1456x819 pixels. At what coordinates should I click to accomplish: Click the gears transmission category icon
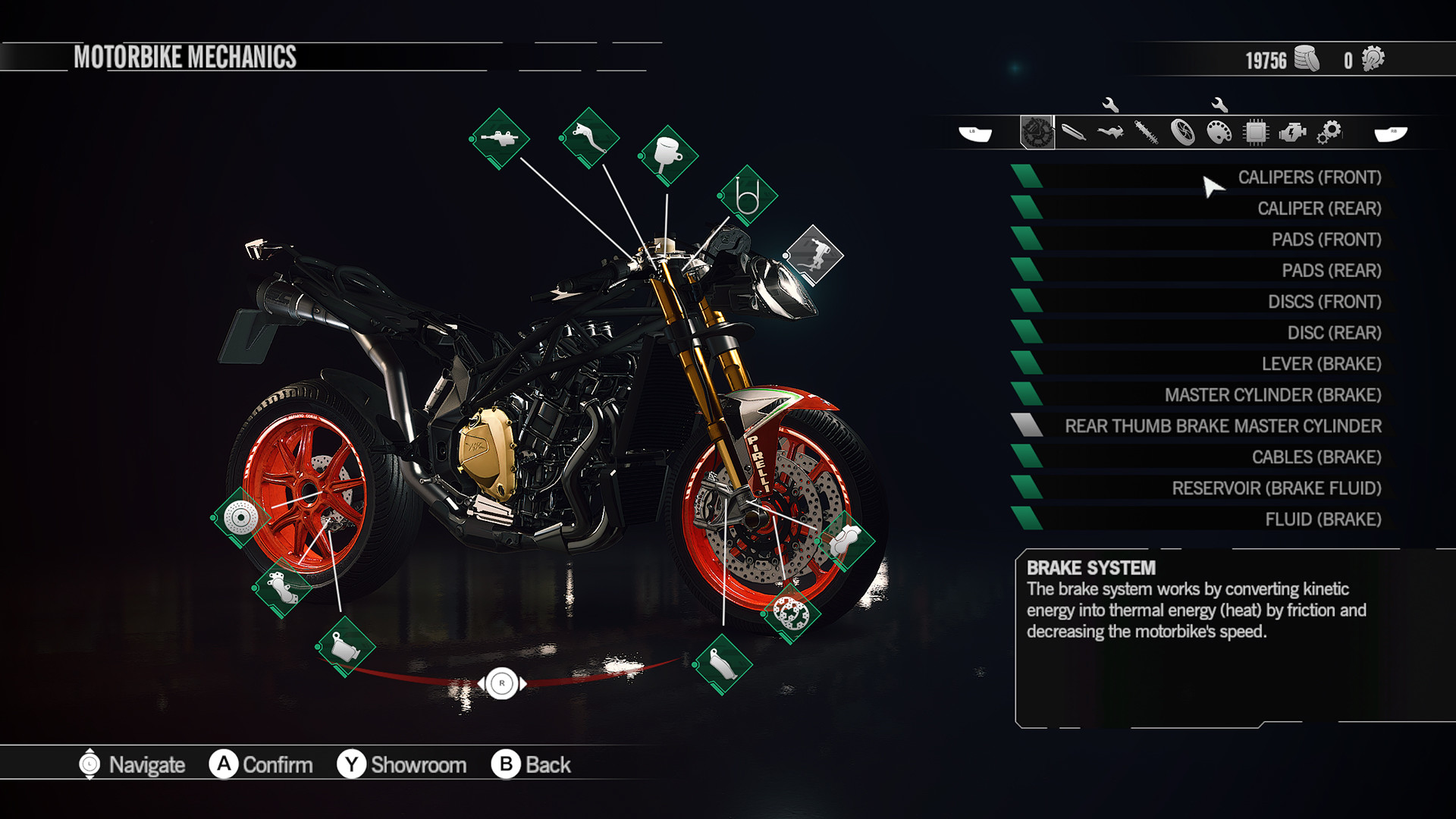pyautogui.click(x=1329, y=131)
